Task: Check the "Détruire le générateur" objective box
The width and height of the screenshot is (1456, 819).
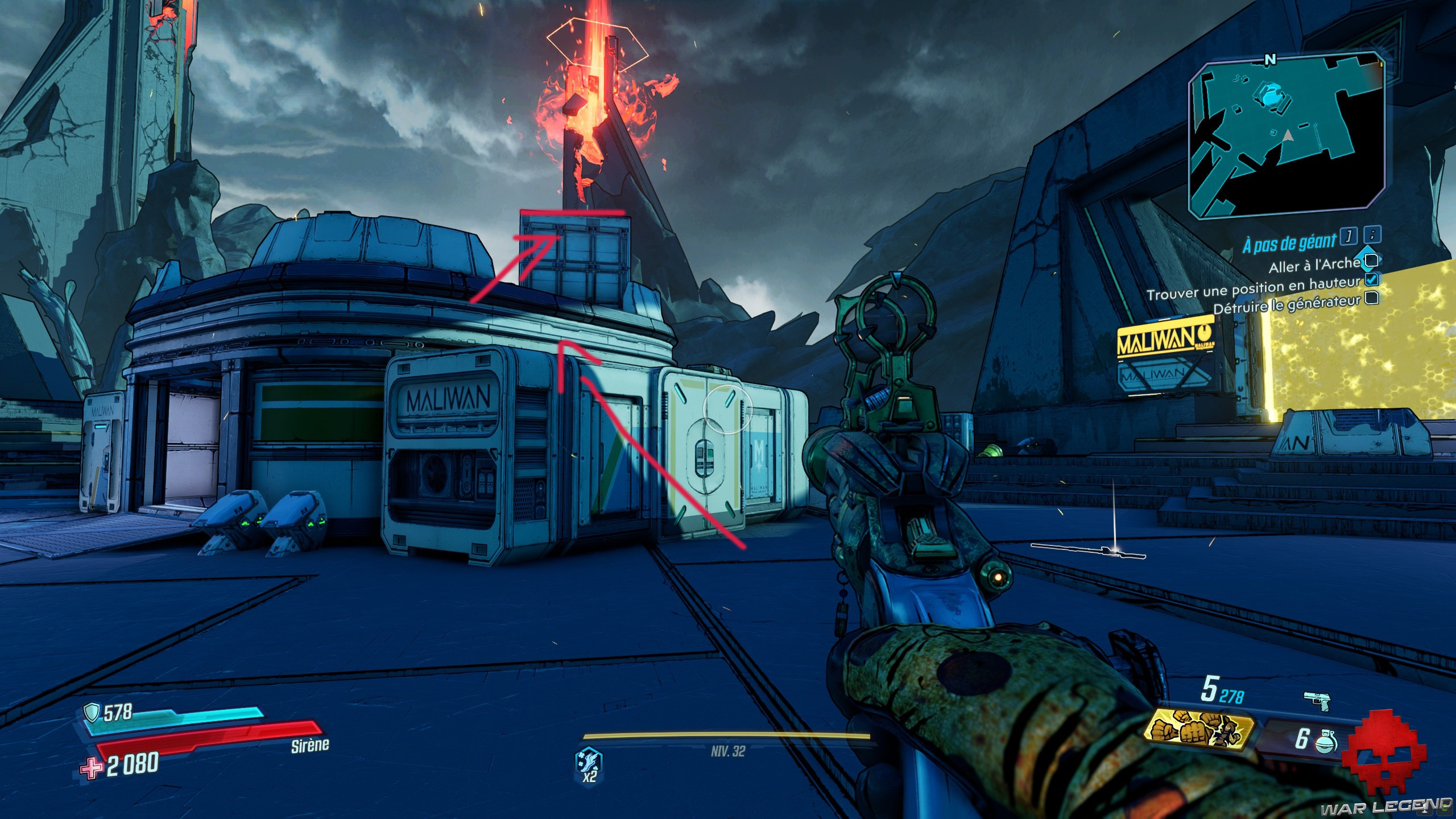Action: [x=1372, y=297]
